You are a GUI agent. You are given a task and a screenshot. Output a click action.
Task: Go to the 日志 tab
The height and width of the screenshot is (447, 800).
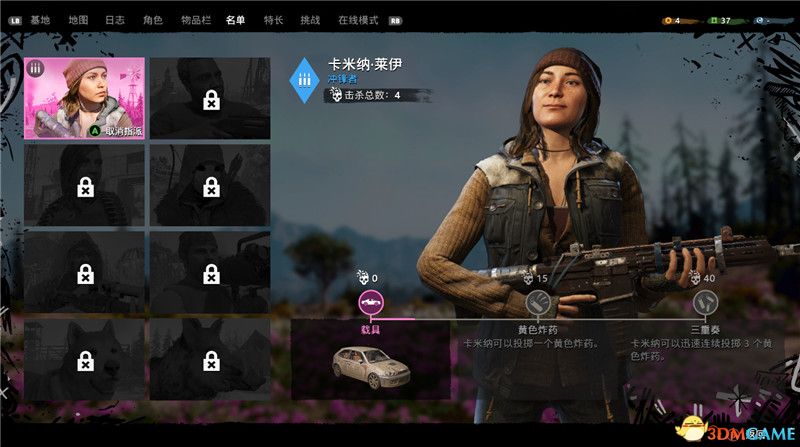coord(115,19)
